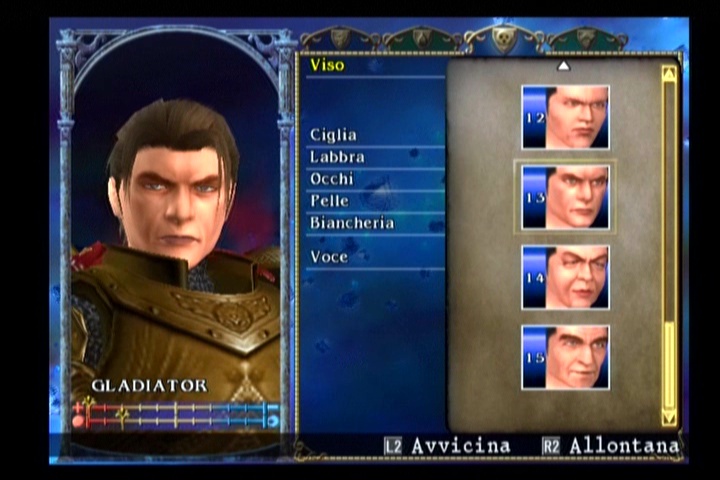Image resolution: width=720 pixels, height=480 pixels.
Task: Choose face thumbnail number 14
Action: pos(565,277)
